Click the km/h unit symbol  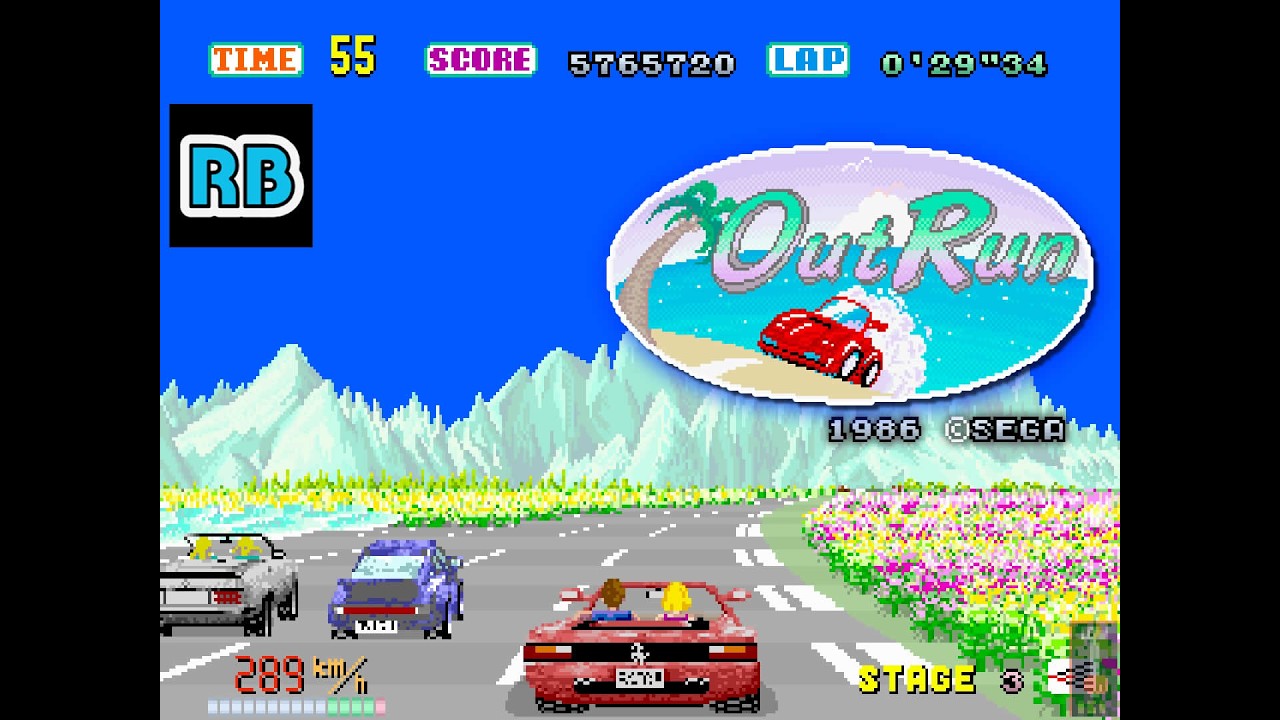tap(340, 673)
